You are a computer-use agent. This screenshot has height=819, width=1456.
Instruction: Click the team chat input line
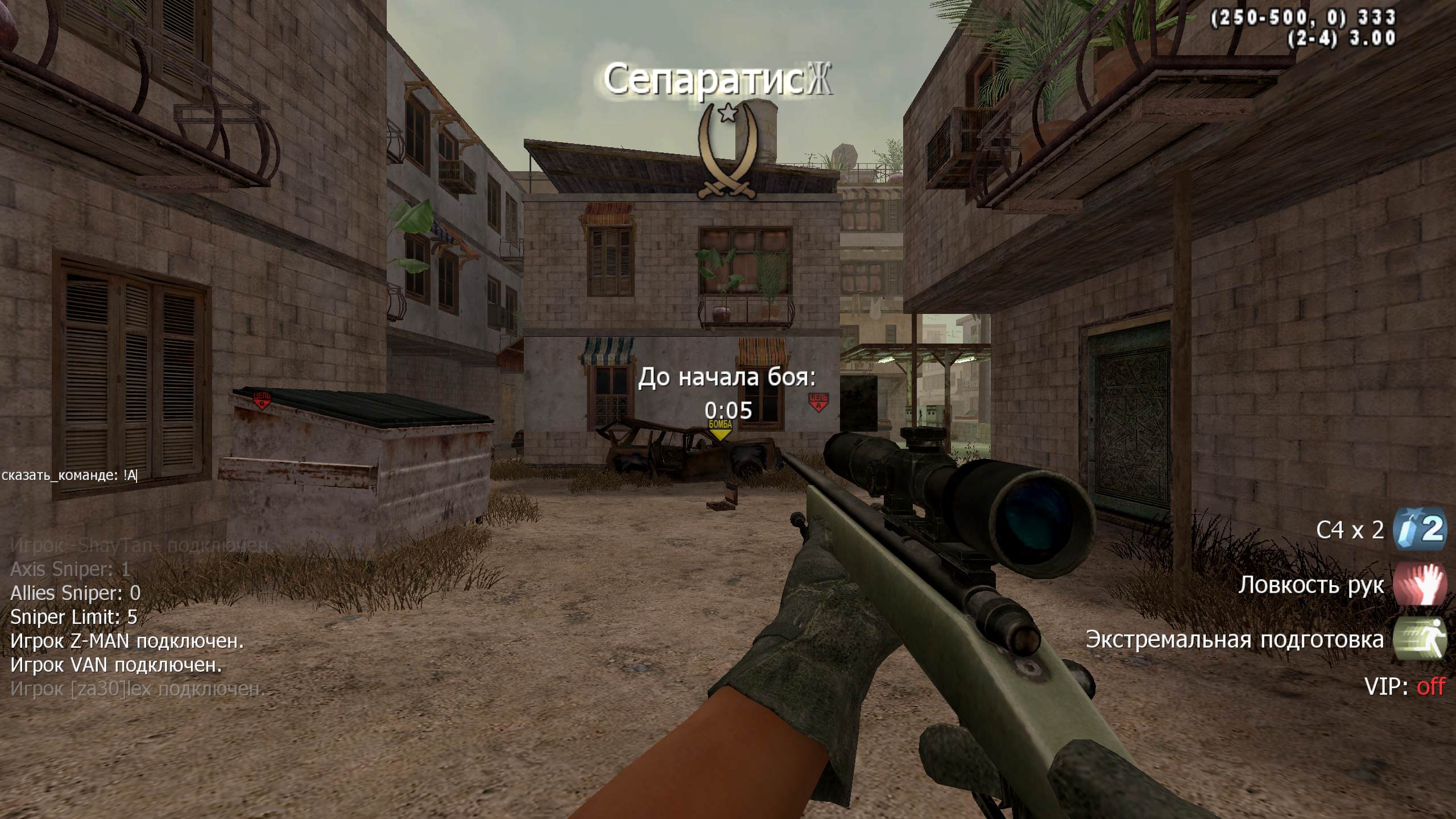pos(70,475)
